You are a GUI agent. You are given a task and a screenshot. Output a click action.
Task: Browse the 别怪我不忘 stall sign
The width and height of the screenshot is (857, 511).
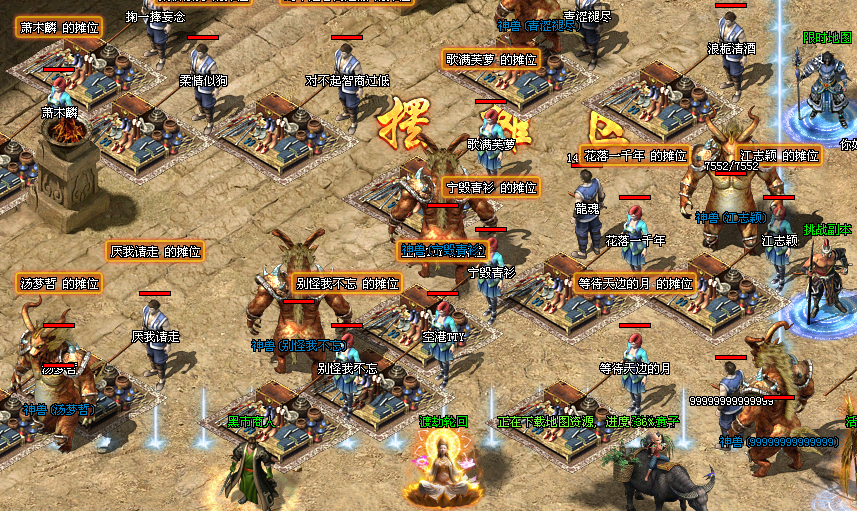coord(347,283)
